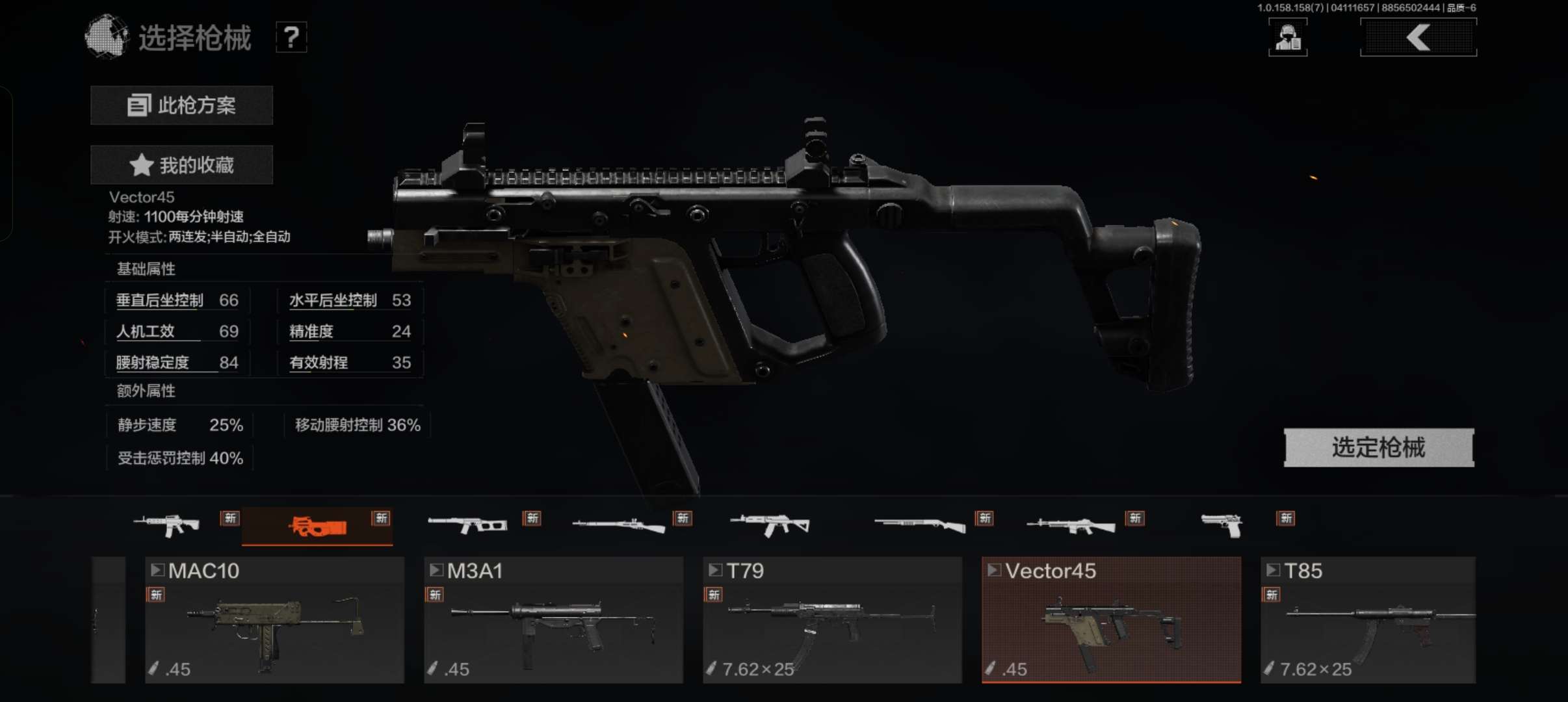Open the 此枪方案 loadout plans
Image resolution: width=1568 pixels, height=702 pixels.
pyautogui.click(x=181, y=105)
